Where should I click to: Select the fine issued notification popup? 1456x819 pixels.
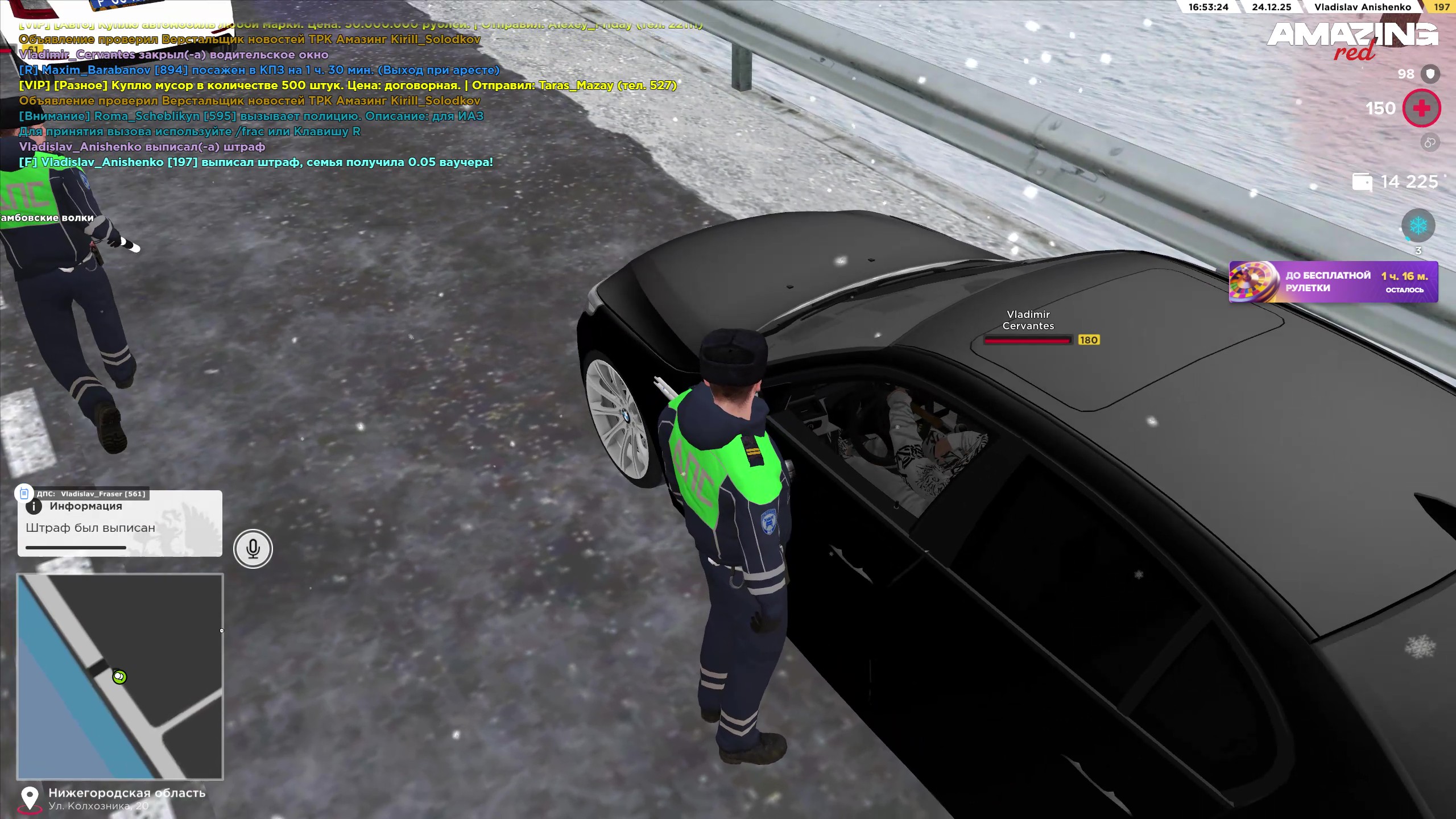tap(120, 524)
